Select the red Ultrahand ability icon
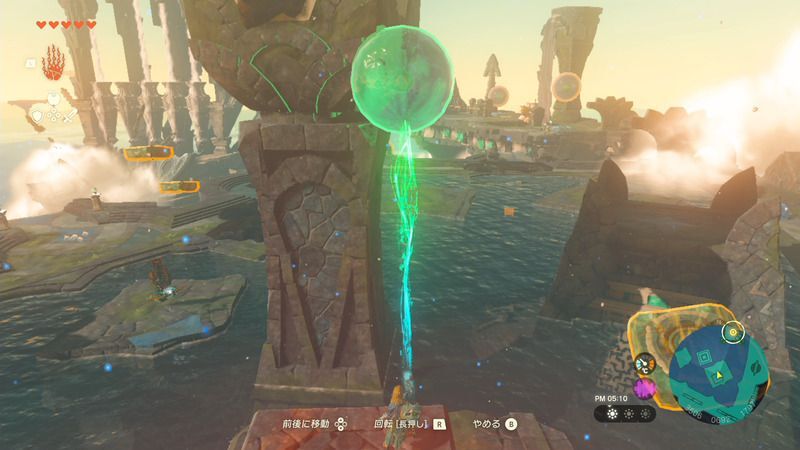 coord(53,62)
